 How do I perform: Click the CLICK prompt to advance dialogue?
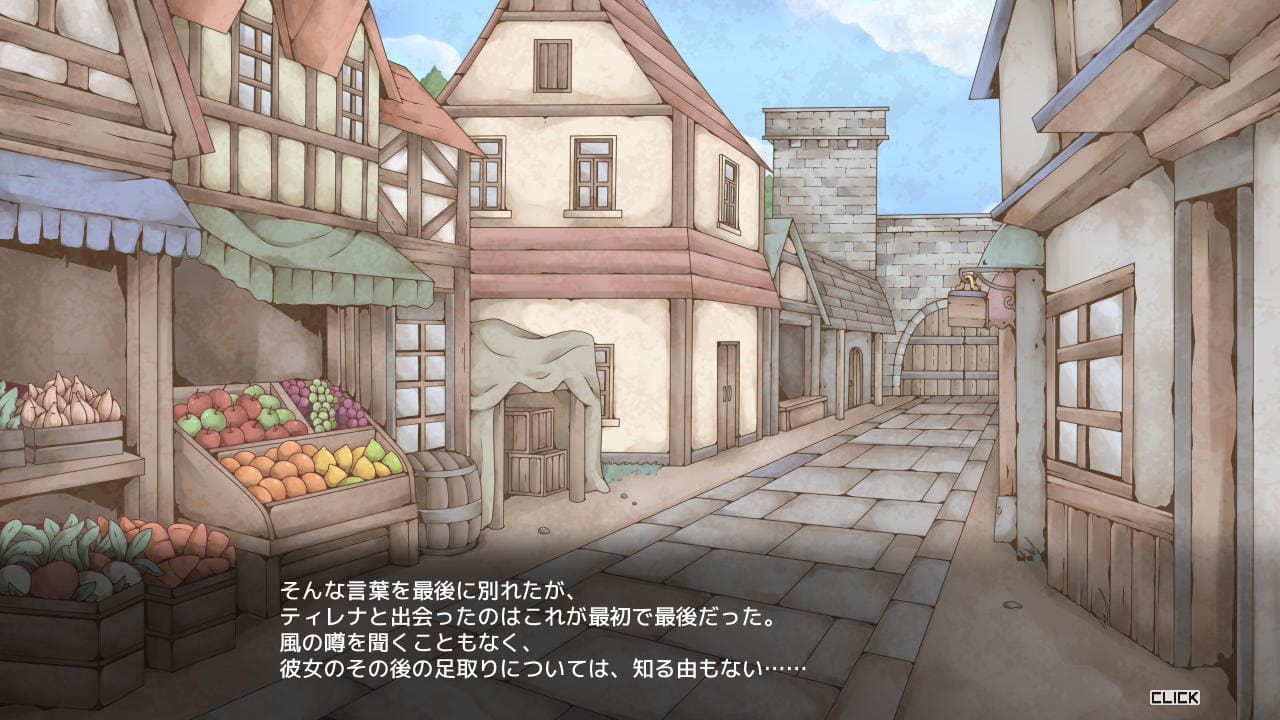[x=1174, y=697]
